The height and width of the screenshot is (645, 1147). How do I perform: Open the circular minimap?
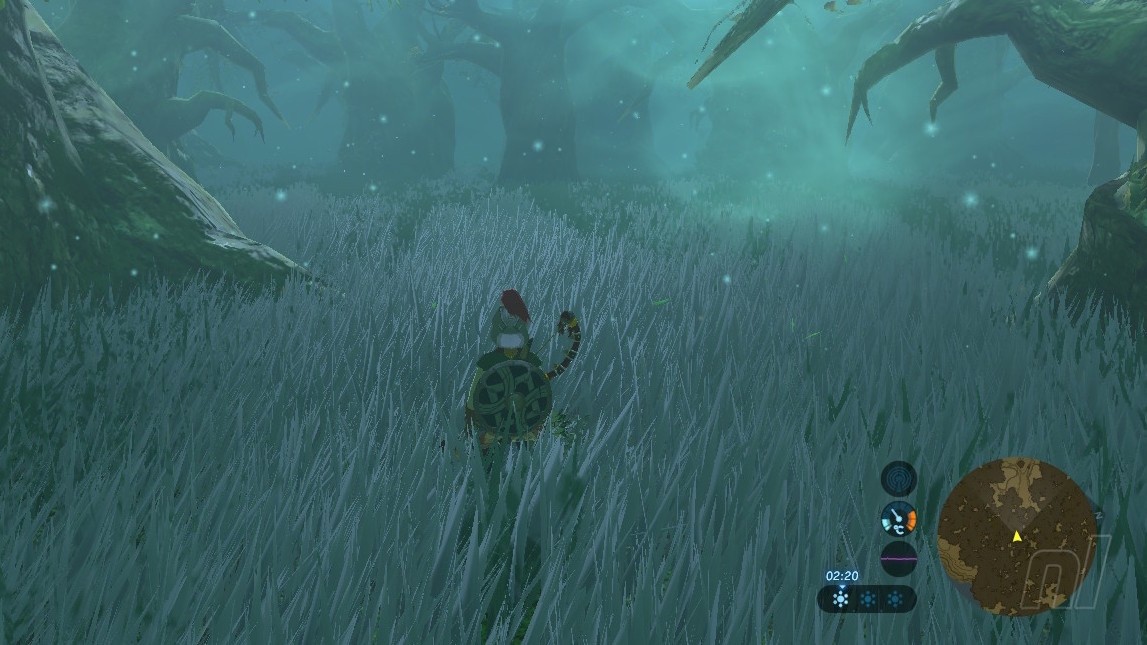[1016, 537]
